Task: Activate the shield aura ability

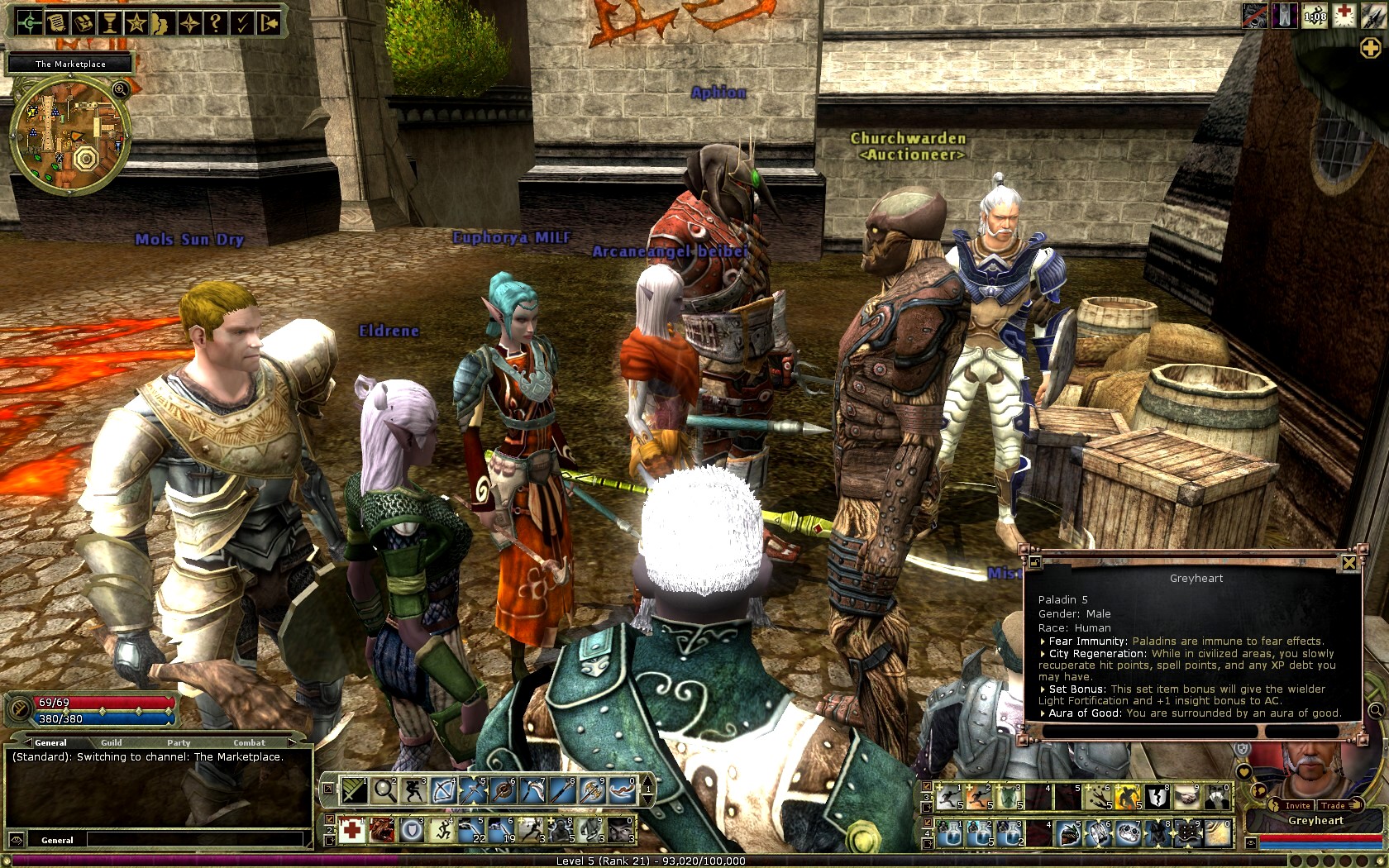Action: [x=412, y=829]
